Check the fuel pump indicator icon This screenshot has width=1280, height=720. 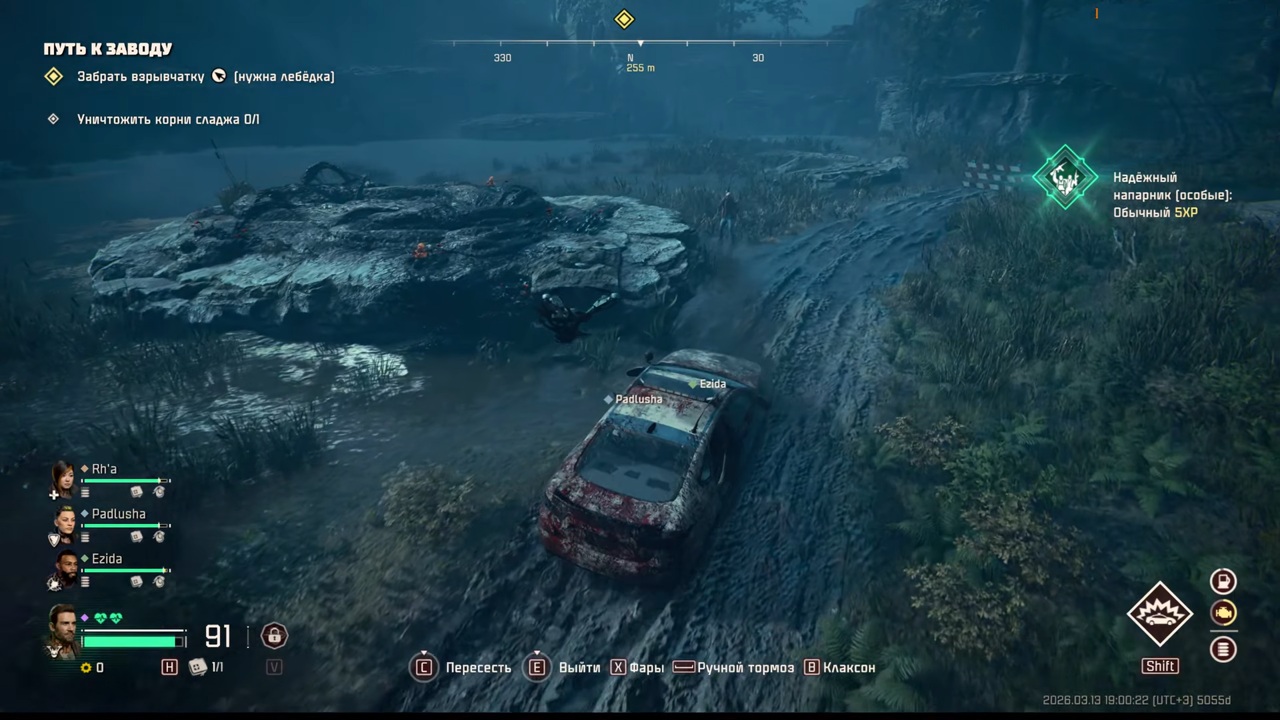click(1223, 581)
